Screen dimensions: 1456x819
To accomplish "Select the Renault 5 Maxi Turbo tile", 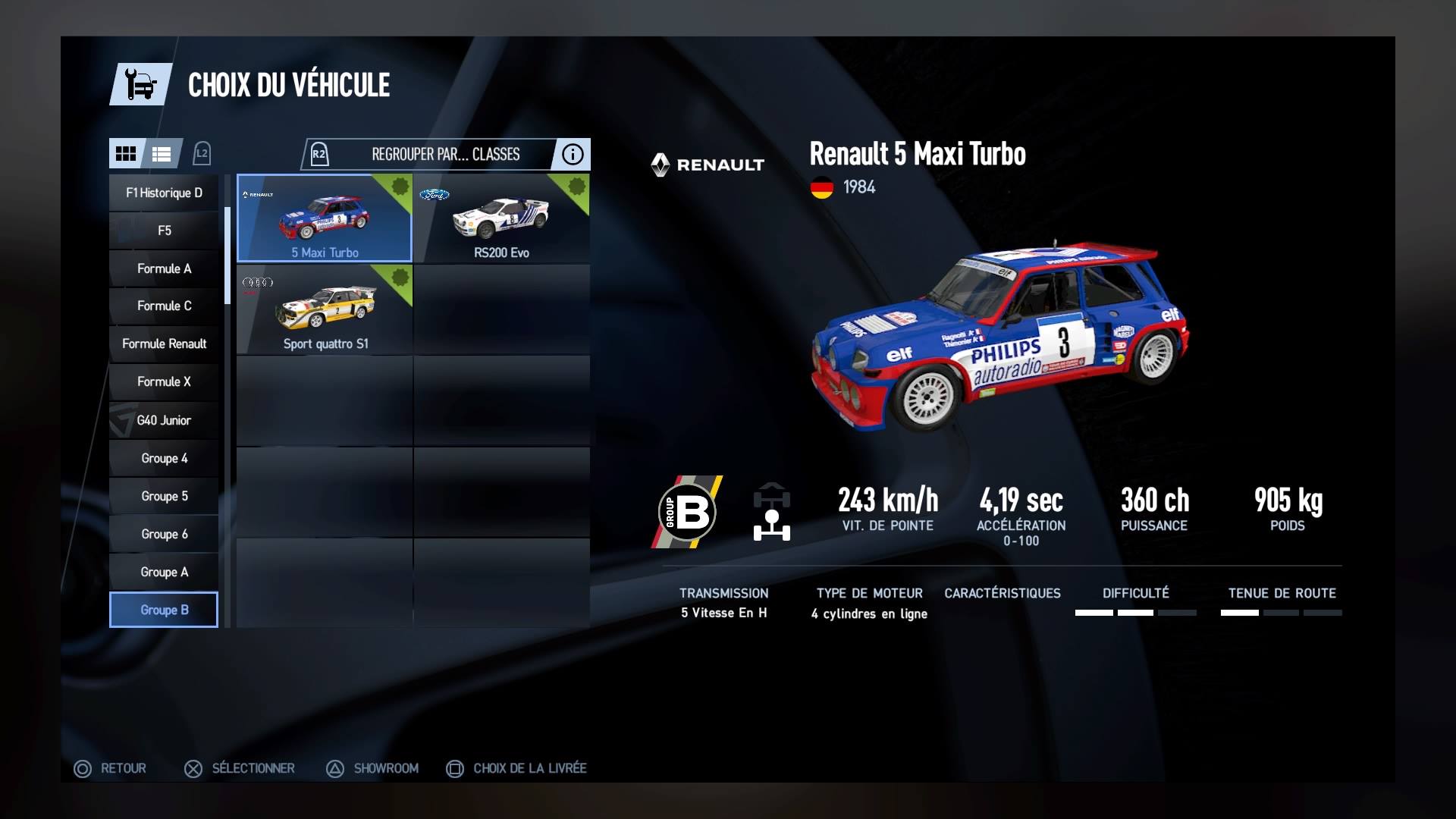I will [325, 218].
